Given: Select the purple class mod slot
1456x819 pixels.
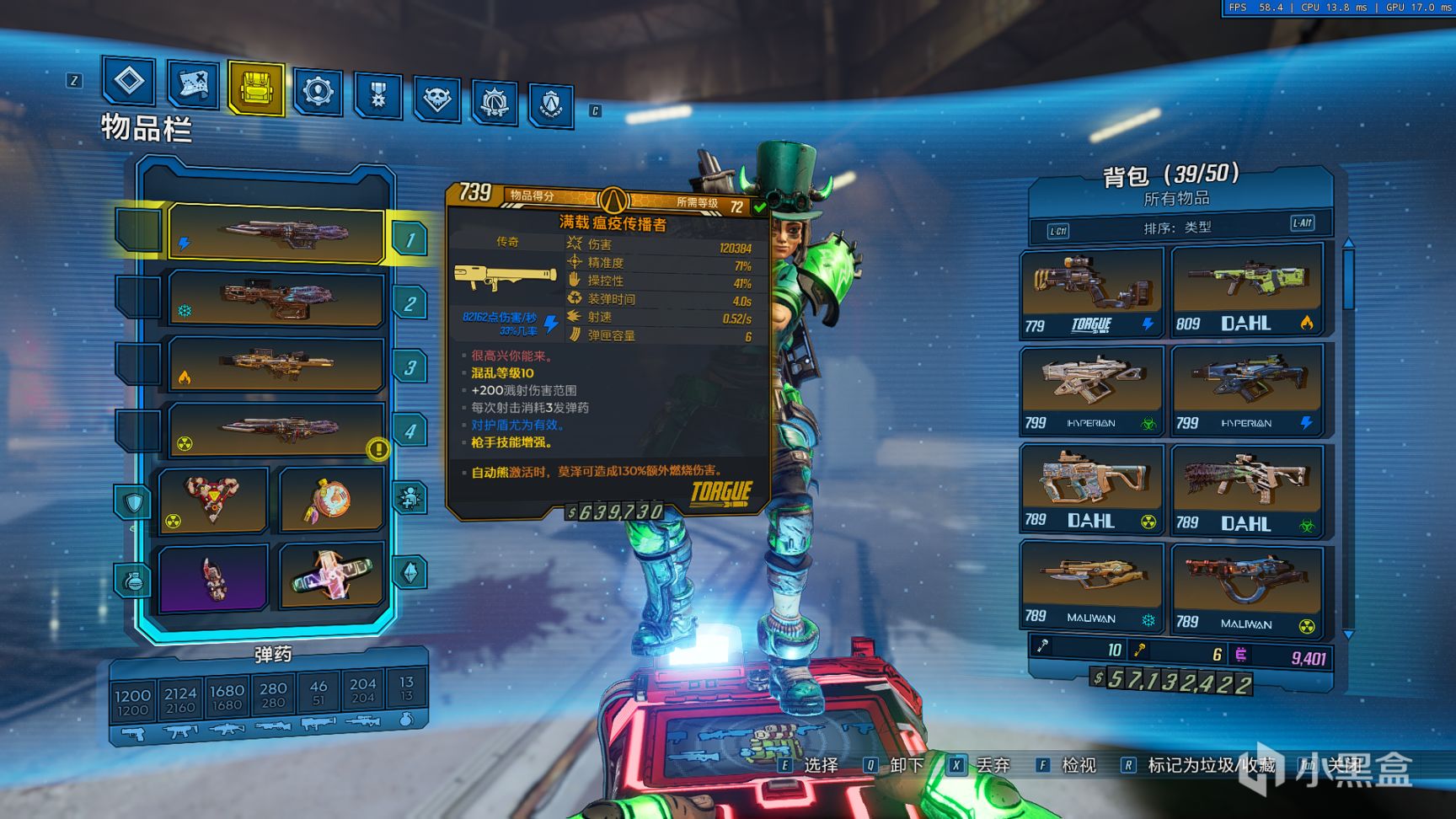Looking at the screenshot, I should point(213,577).
